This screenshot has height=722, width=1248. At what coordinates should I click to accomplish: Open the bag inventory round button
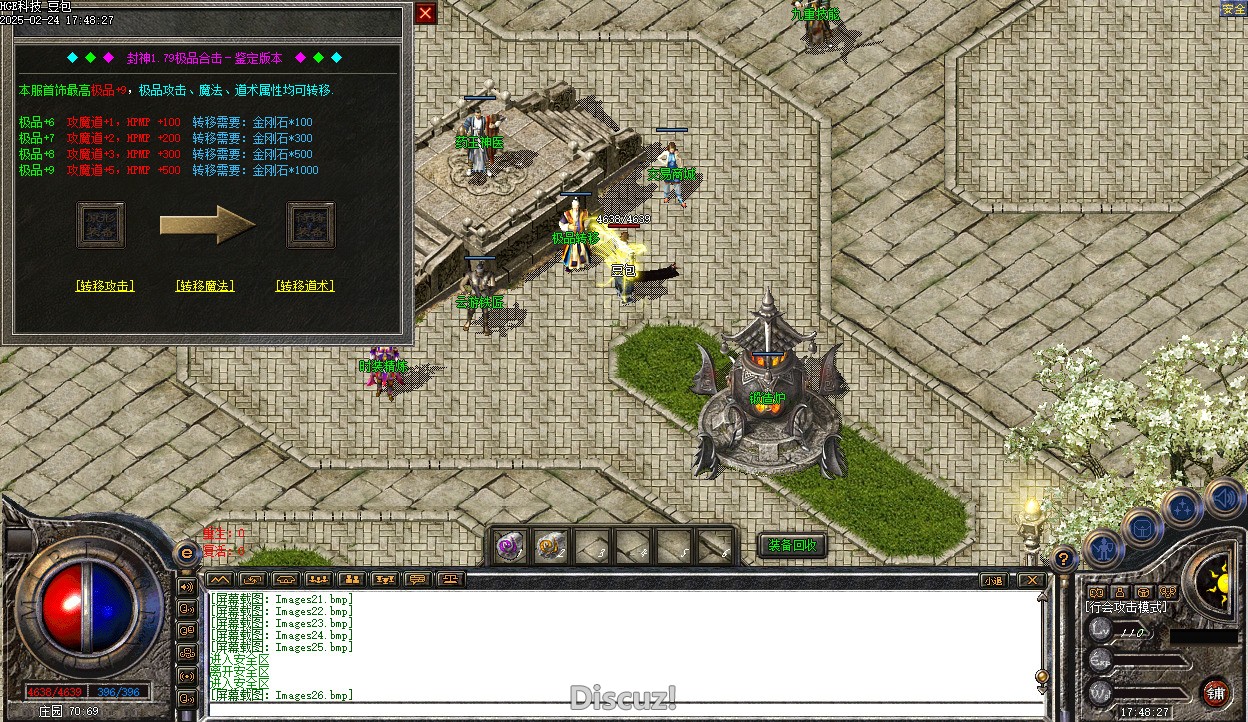pos(1143,527)
